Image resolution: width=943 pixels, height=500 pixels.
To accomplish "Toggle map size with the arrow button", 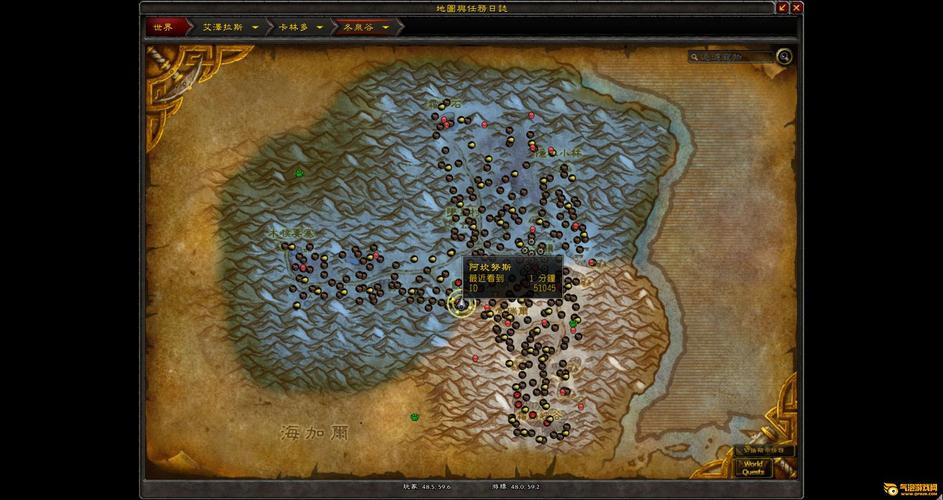I will [x=781, y=8].
